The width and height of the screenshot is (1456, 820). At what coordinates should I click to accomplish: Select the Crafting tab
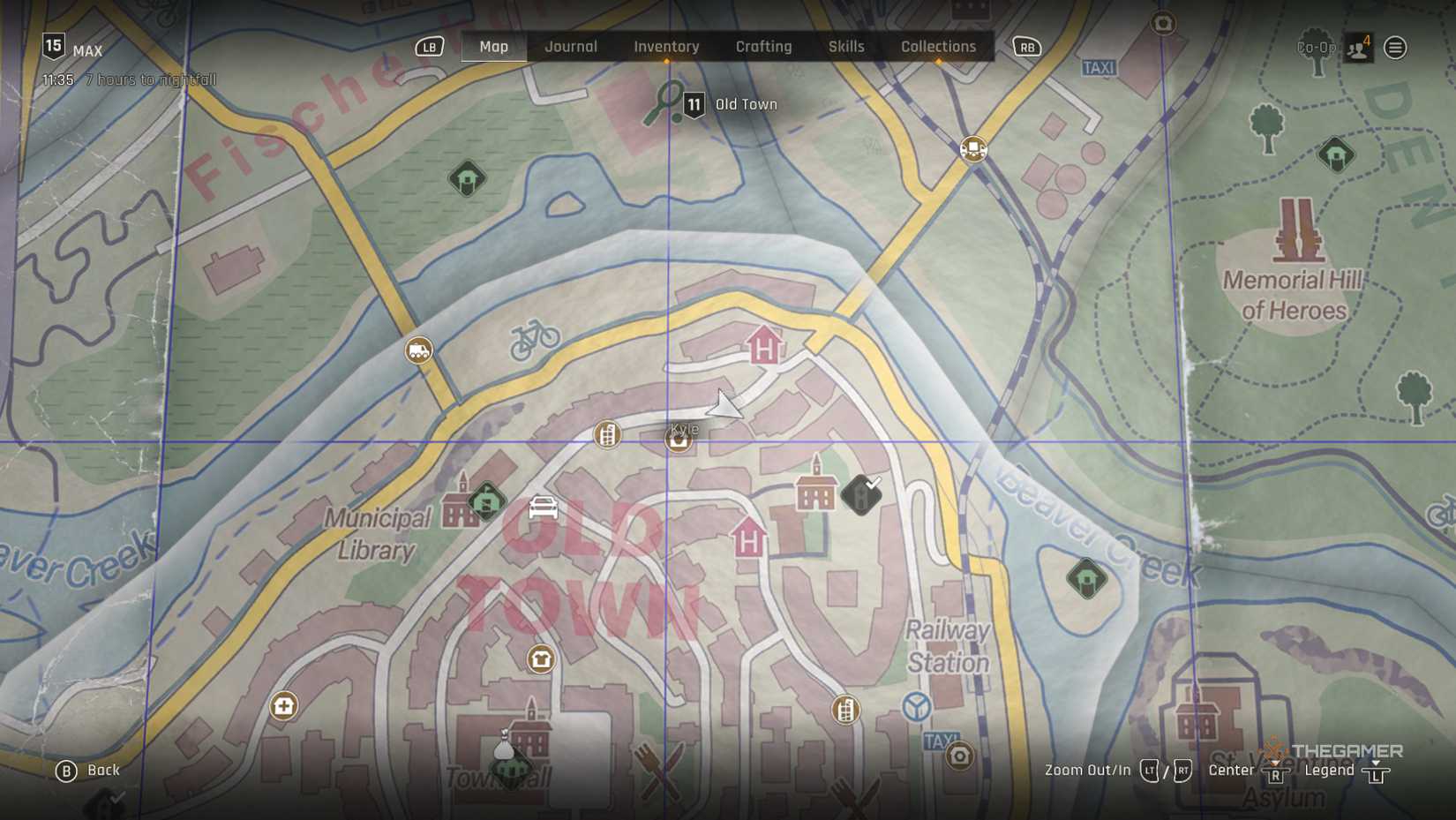coord(763,47)
